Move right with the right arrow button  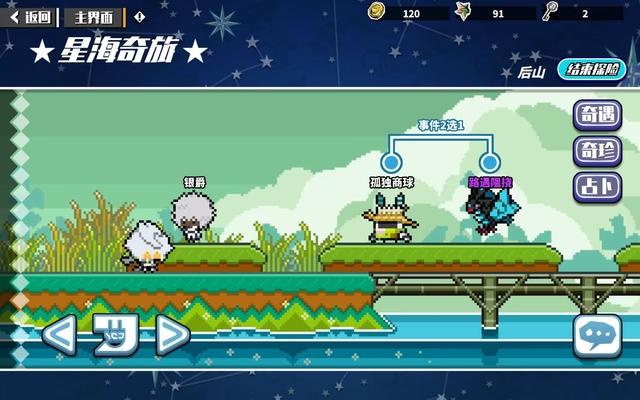[172, 336]
